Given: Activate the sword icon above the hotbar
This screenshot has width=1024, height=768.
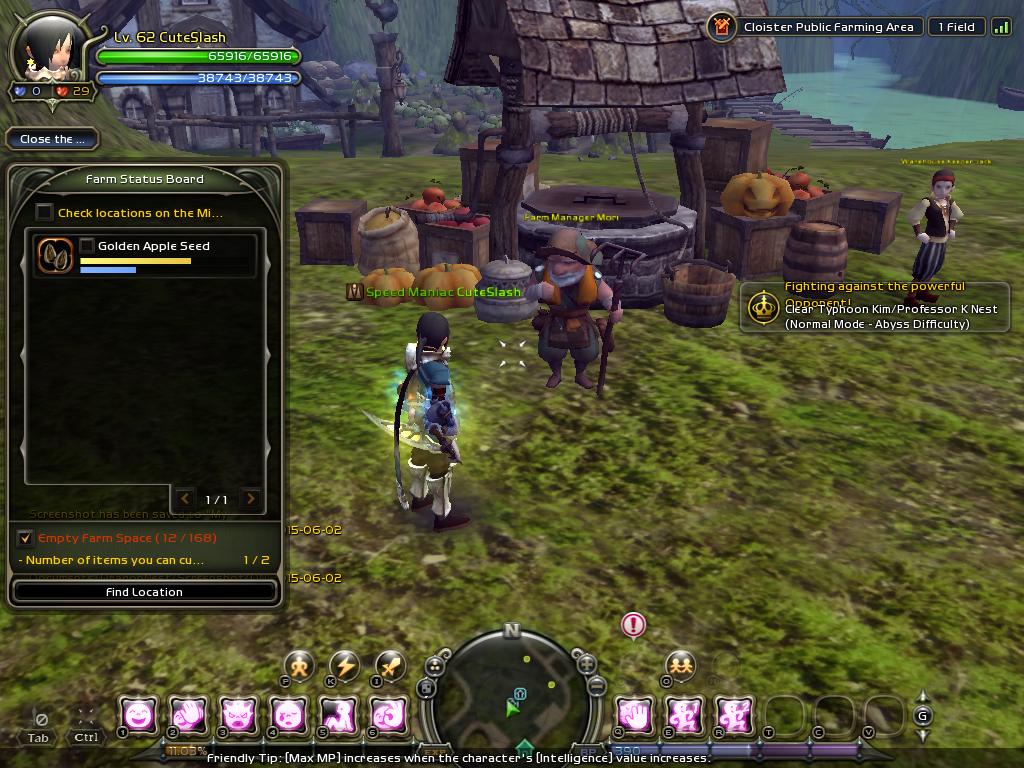Looking at the screenshot, I should point(390,665).
